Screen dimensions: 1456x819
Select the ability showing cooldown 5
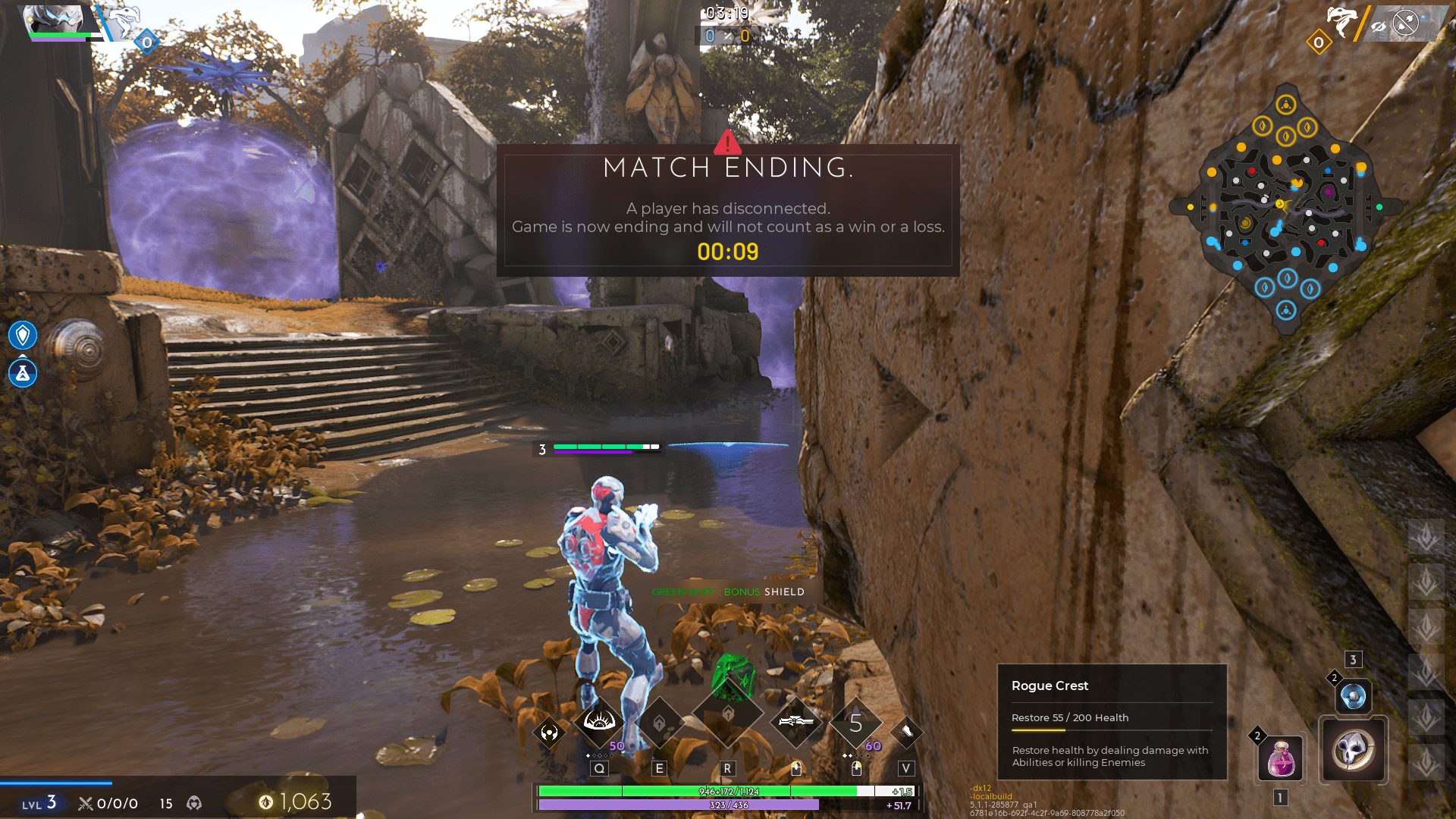coord(856,724)
